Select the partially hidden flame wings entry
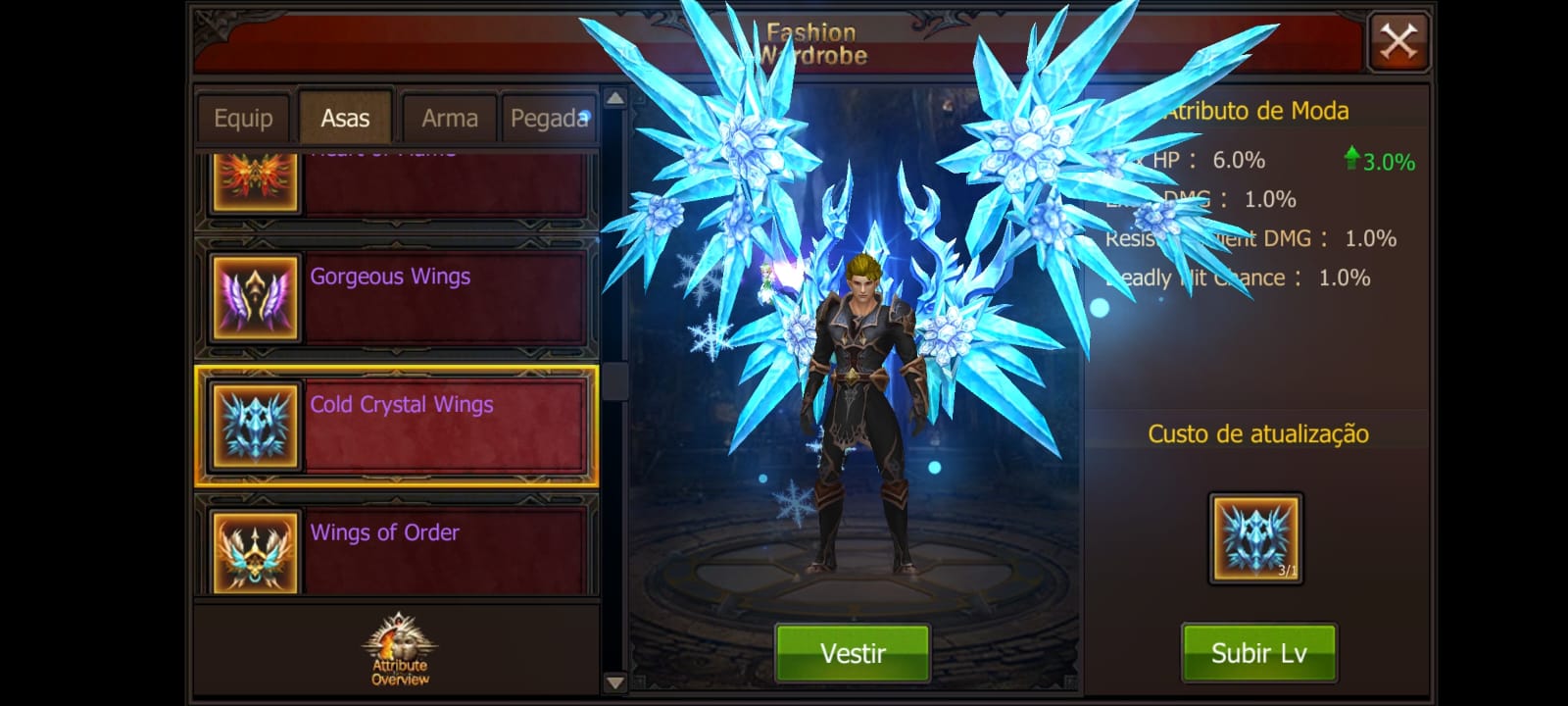Screen dimensions: 1568x706 (x=397, y=181)
